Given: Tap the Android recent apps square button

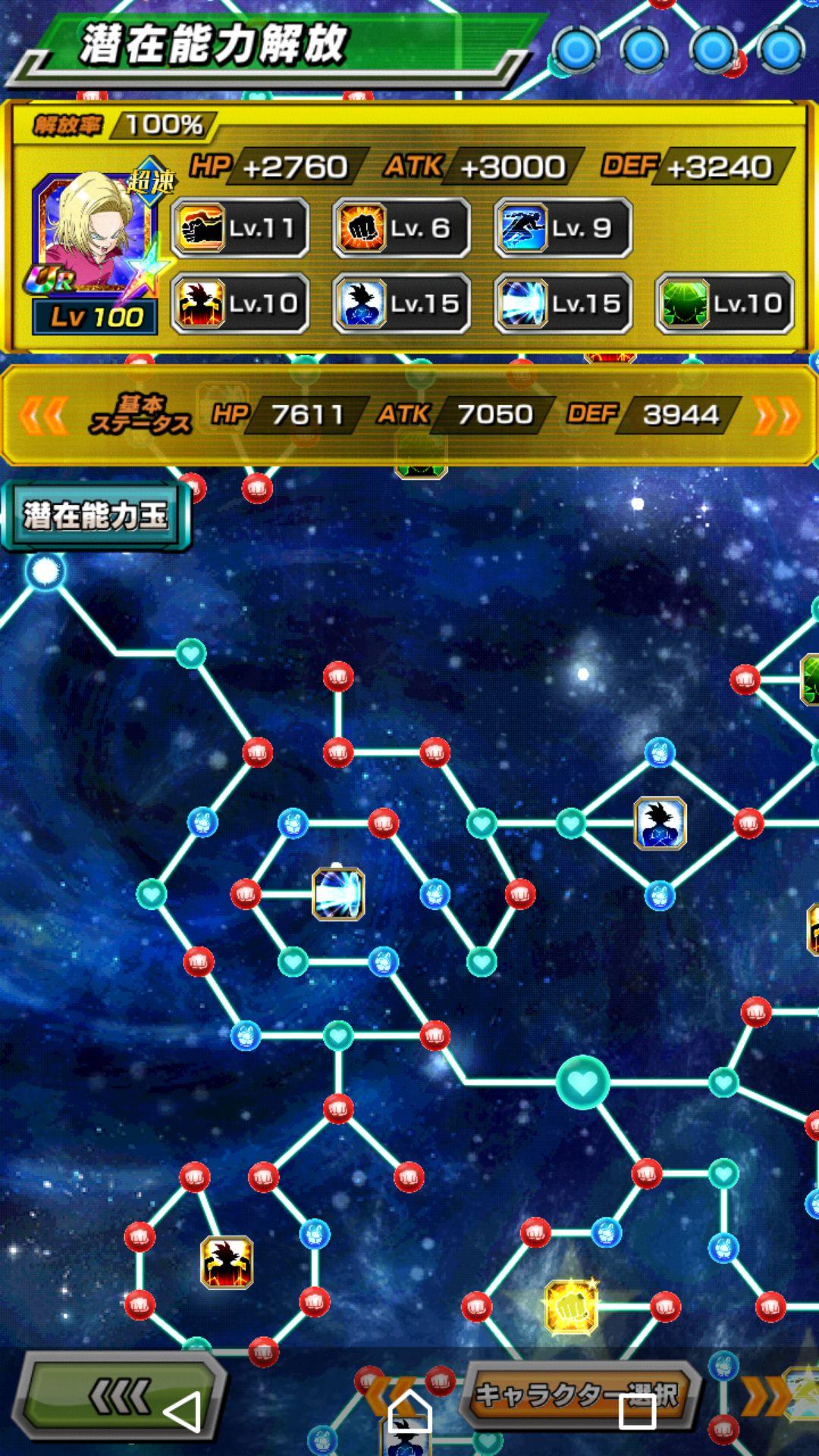Looking at the screenshot, I should pyautogui.click(x=637, y=1410).
